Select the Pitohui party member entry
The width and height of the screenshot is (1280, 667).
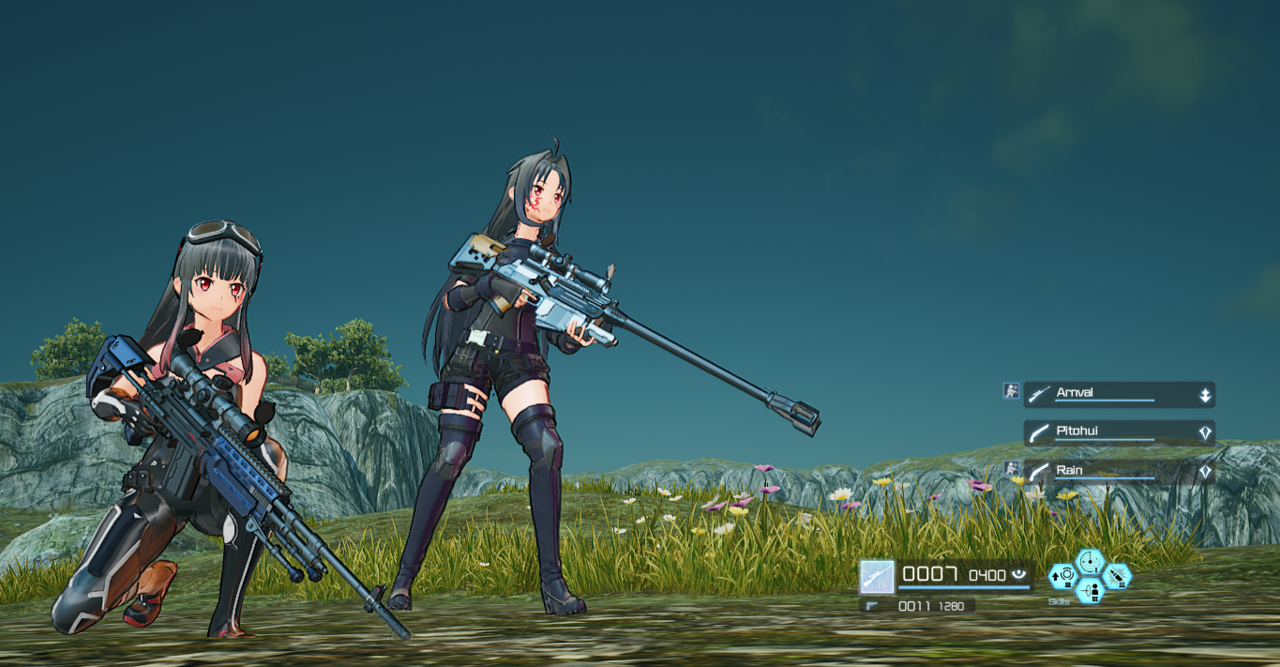tap(1119, 432)
